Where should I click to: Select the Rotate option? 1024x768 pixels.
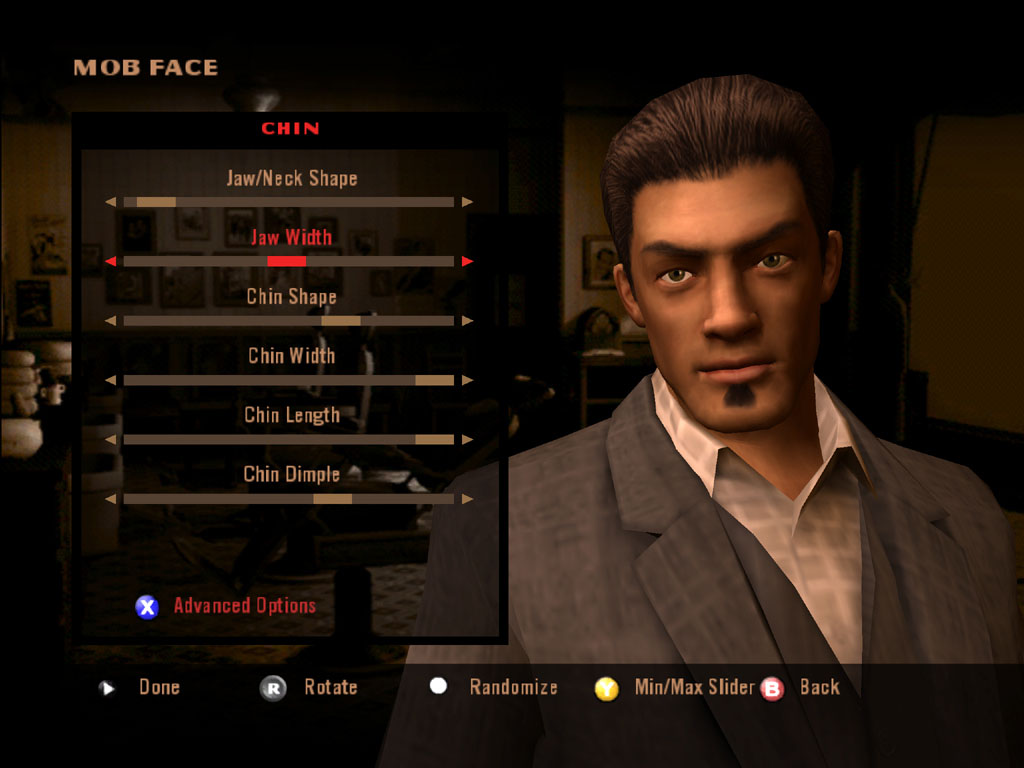click(330, 687)
